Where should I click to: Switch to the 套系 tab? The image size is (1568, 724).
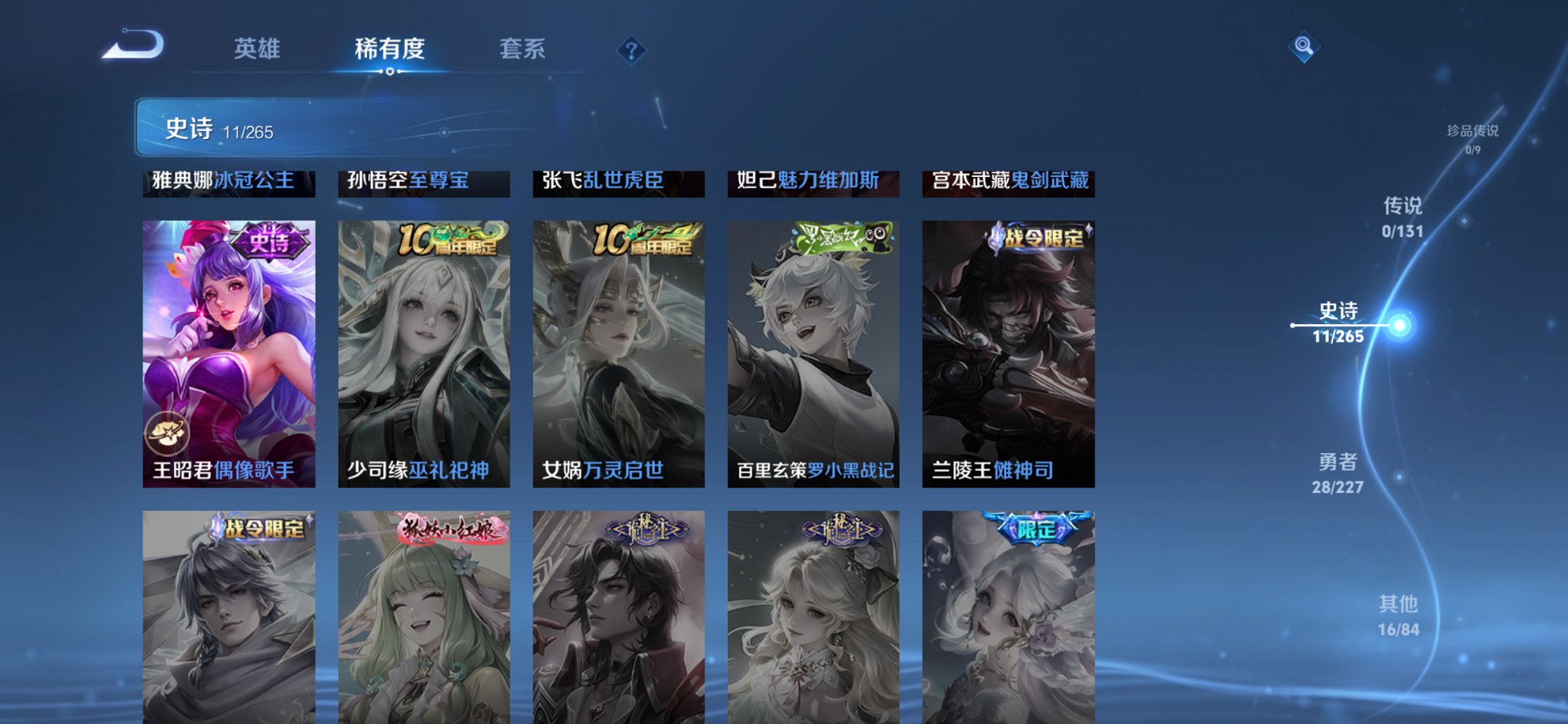pos(523,50)
